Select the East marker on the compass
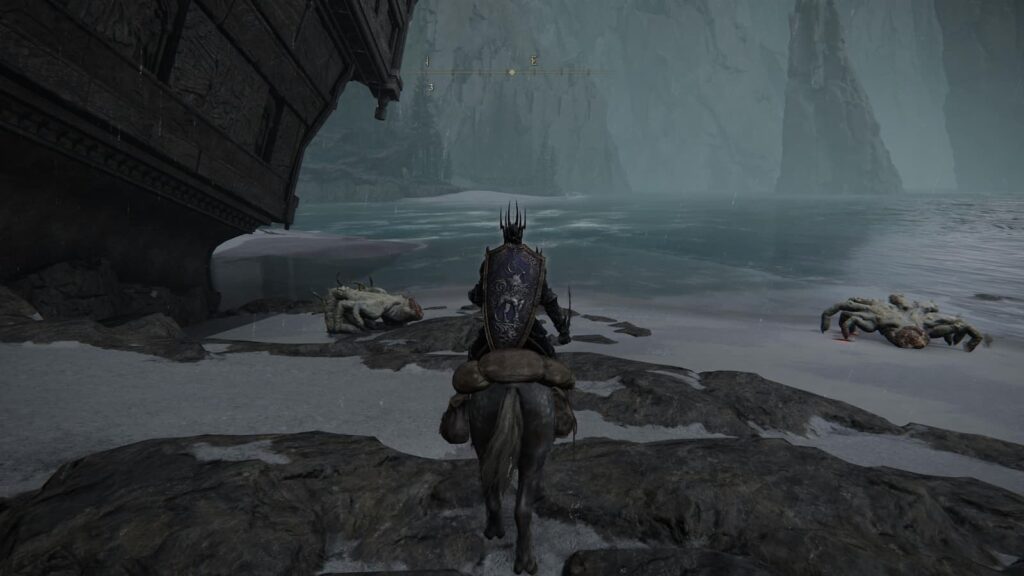This screenshot has height=576, width=1024. [x=534, y=61]
